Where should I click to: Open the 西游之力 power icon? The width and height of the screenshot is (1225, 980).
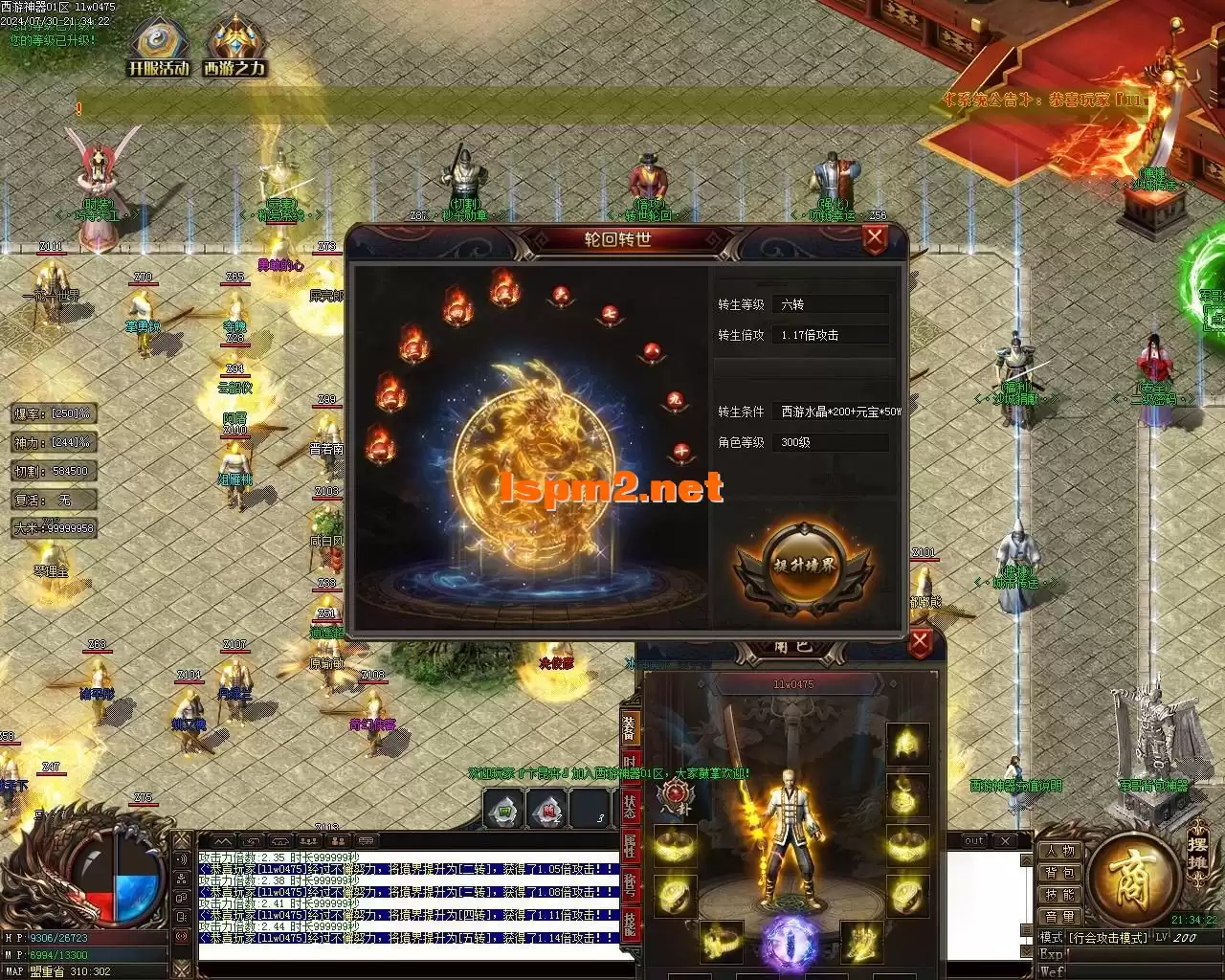(234, 46)
